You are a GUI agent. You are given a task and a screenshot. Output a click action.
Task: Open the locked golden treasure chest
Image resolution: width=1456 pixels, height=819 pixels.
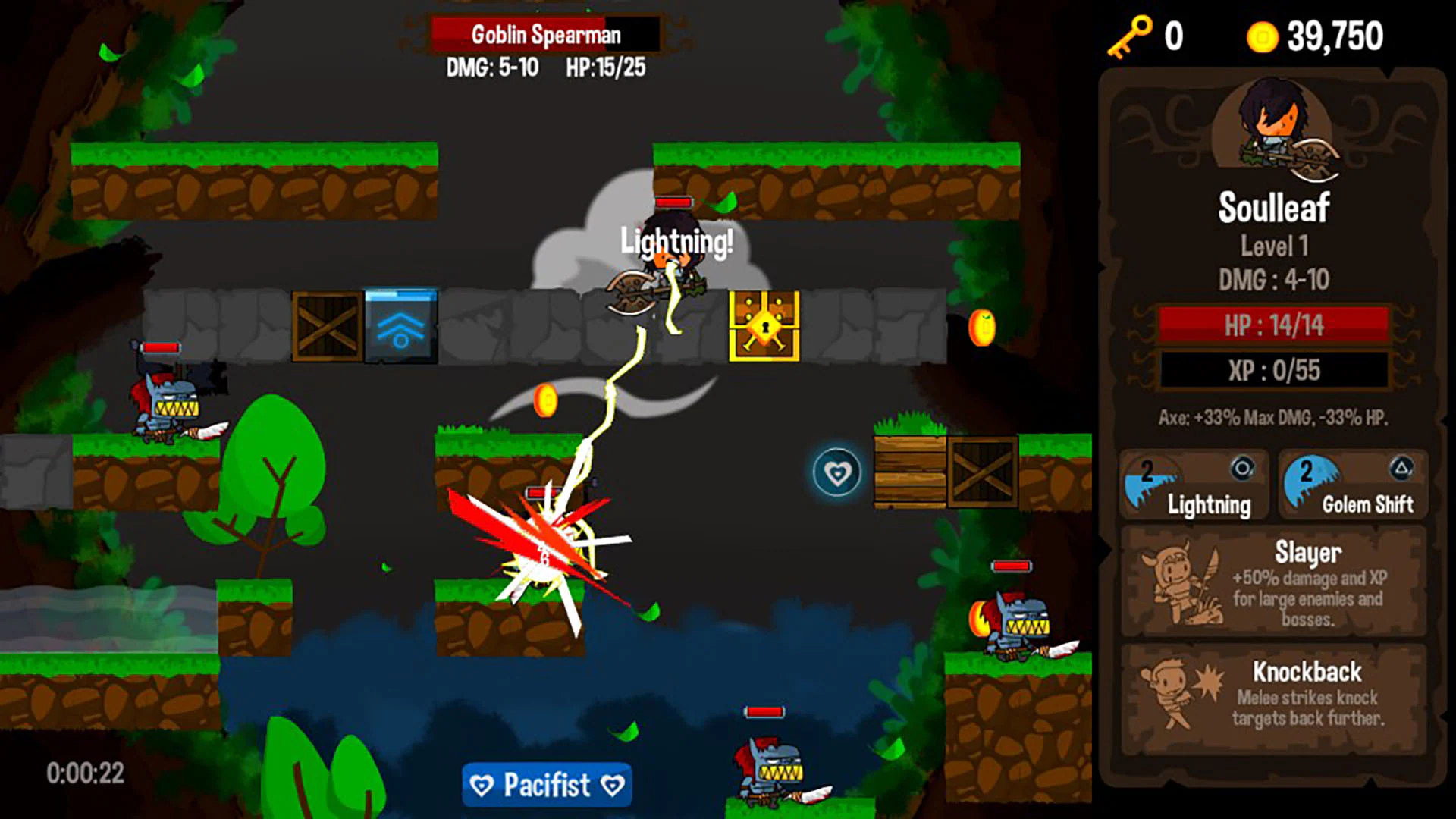pyautogui.click(x=765, y=328)
